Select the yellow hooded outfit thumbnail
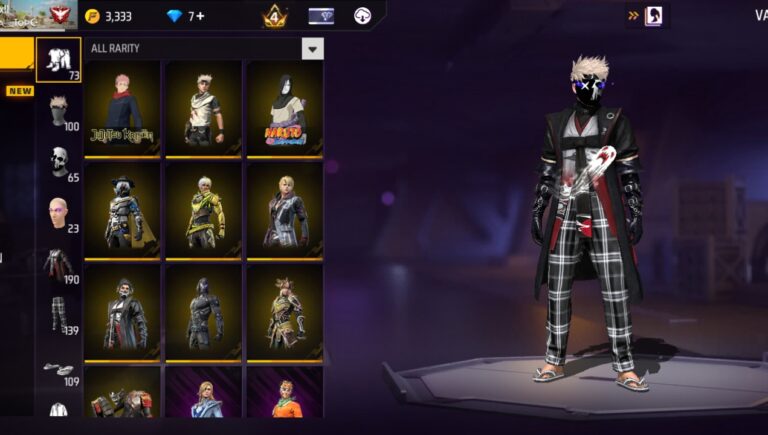The image size is (768, 435). pos(203,210)
